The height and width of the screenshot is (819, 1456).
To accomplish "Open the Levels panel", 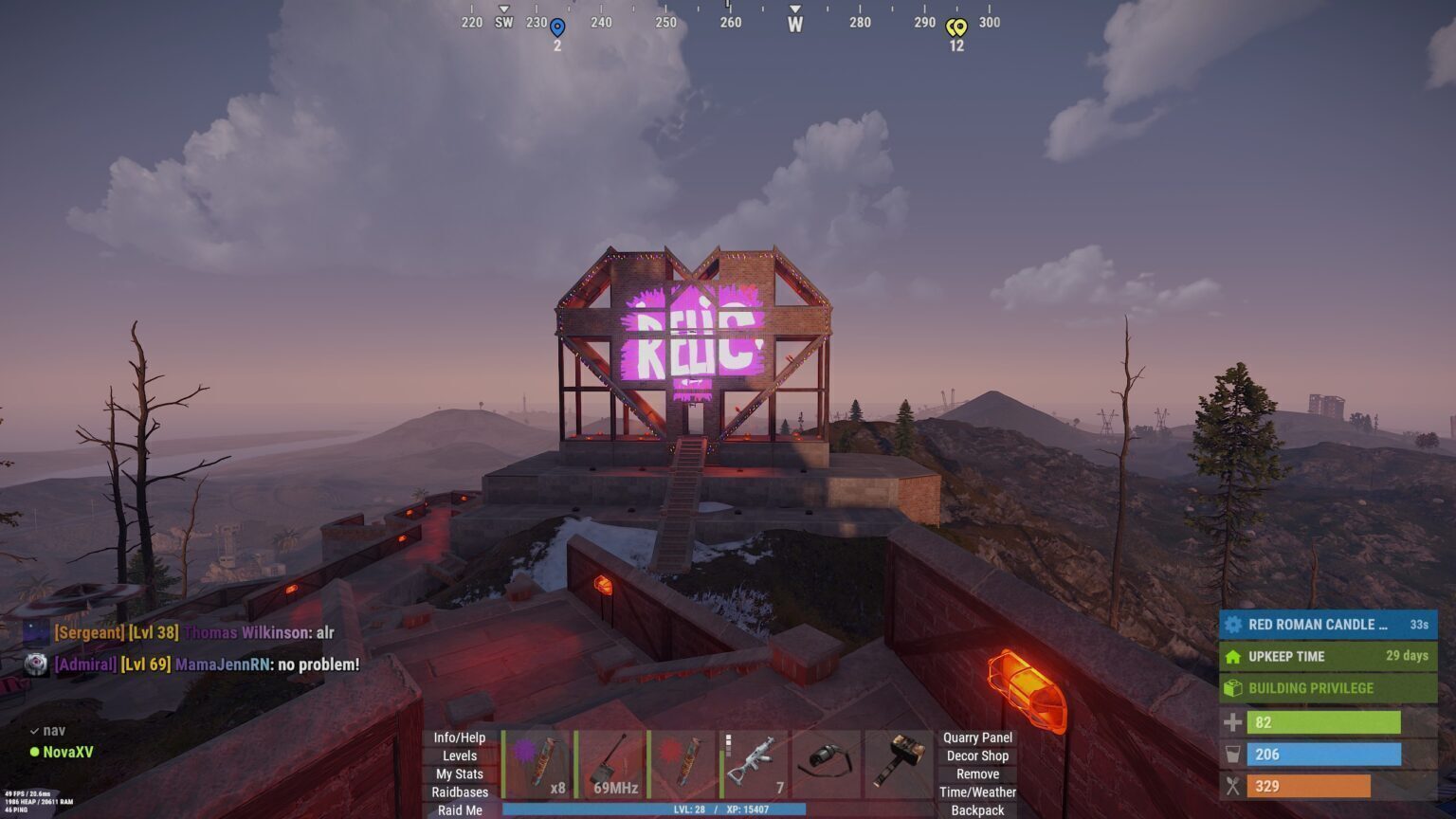I will pyautogui.click(x=460, y=755).
